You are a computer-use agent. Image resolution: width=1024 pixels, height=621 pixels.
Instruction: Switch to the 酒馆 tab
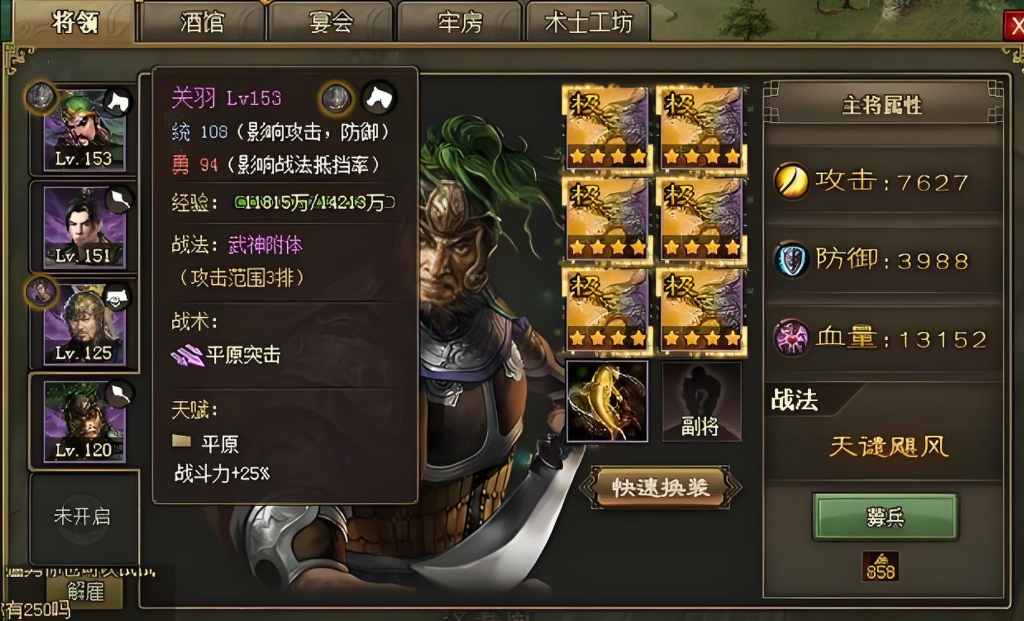[x=202, y=22]
